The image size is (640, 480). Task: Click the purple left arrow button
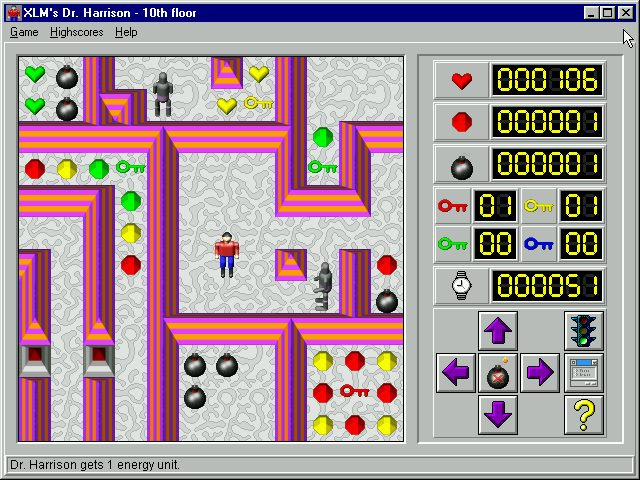[x=456, y=373]
